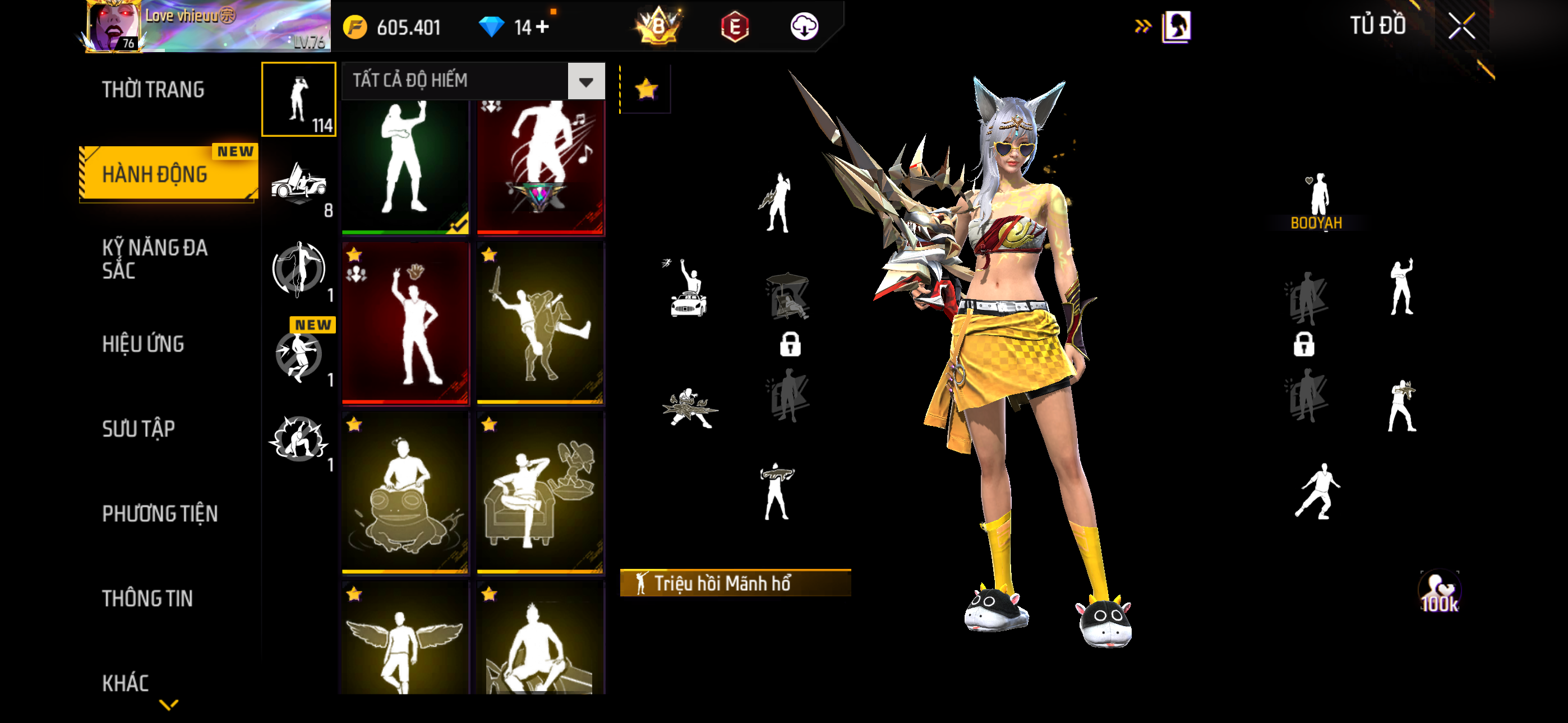Open the Hiệu Ứng section
The height and width of the screenshot is (723, 1568).
pos(143,344)
